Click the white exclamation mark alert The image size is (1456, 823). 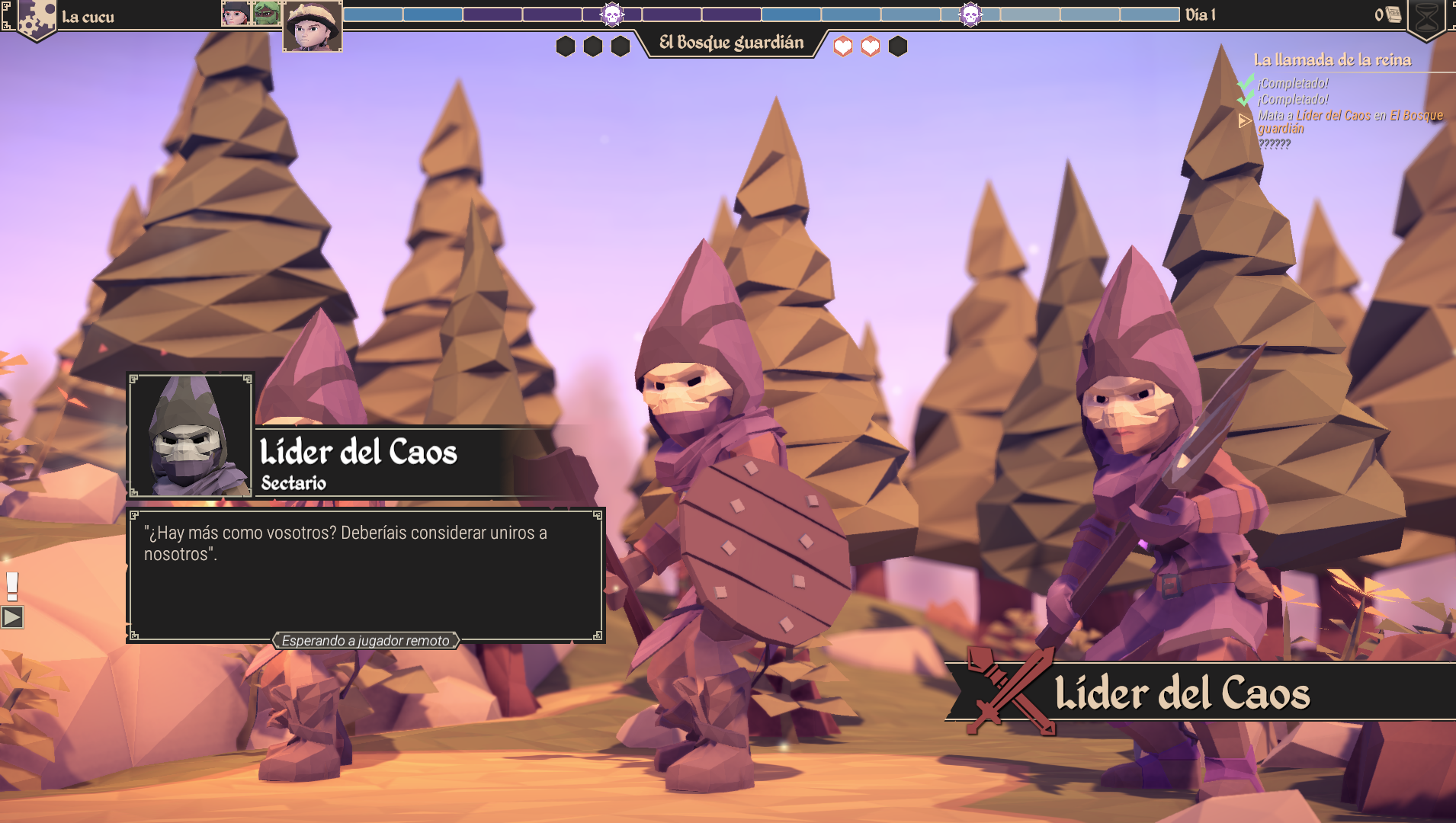coord(12,585)
